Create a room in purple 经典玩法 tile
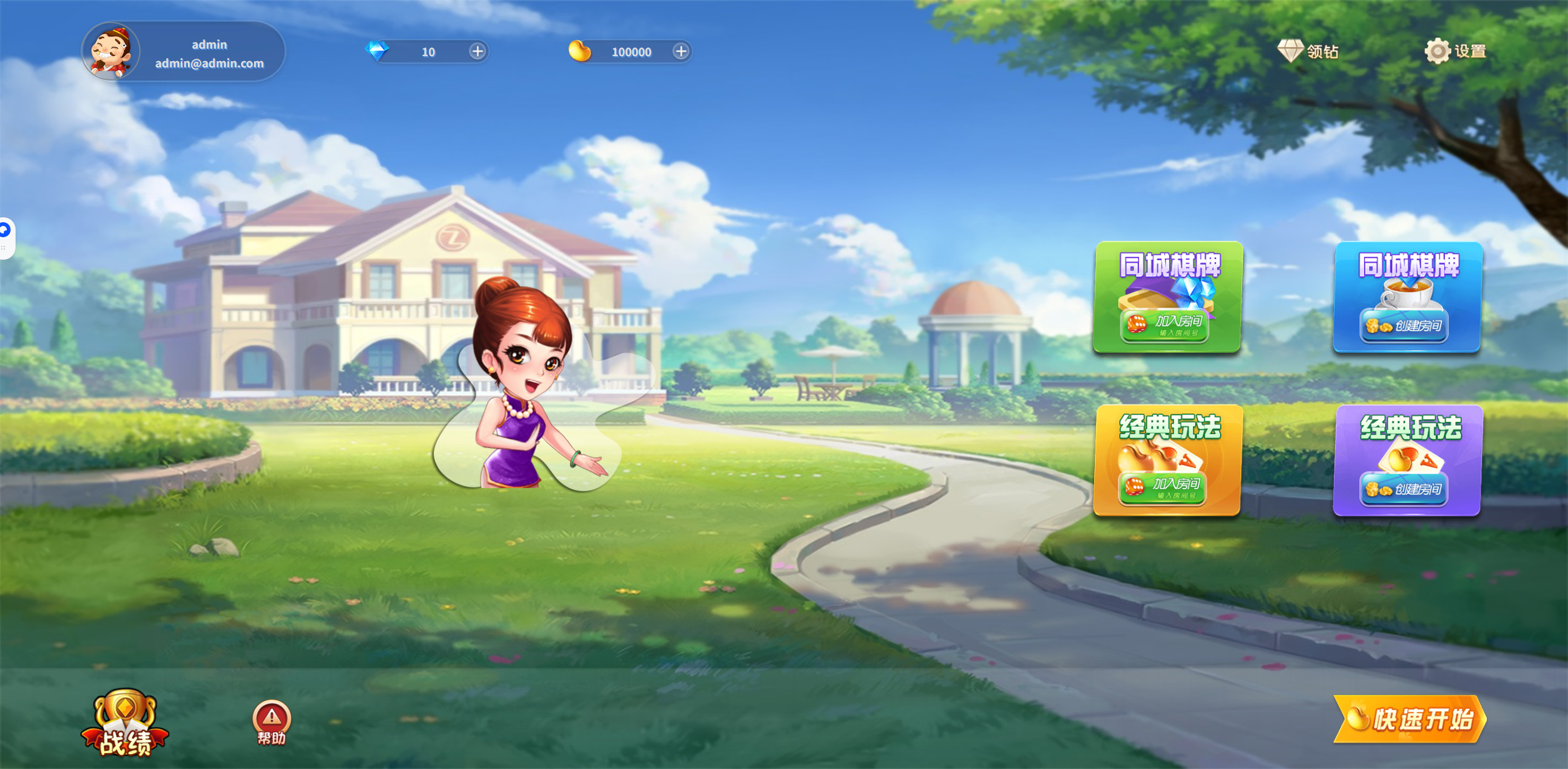The height and width of the screenshot is (769, 1568). [x=1404, y=489]
